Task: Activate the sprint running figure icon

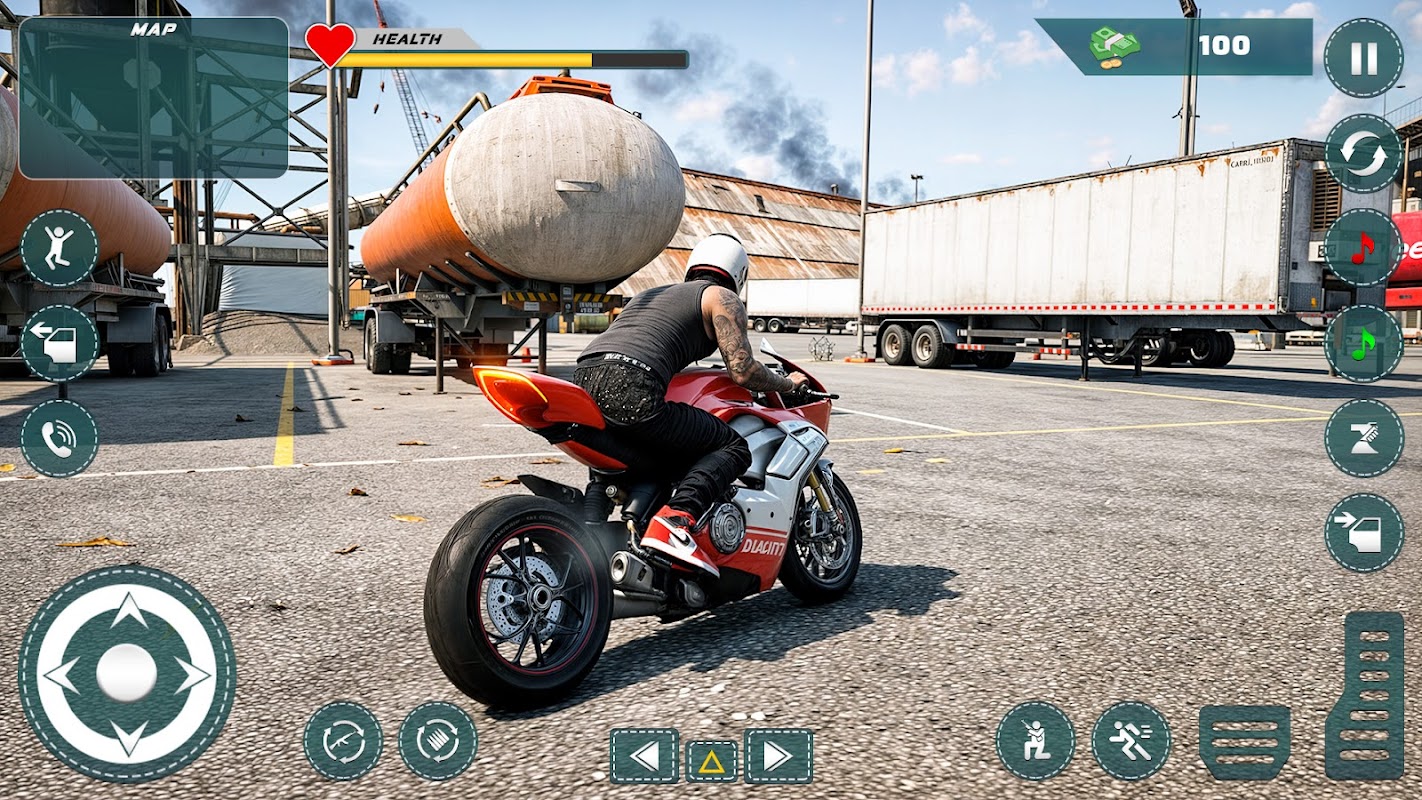Action: (1131, 741)
